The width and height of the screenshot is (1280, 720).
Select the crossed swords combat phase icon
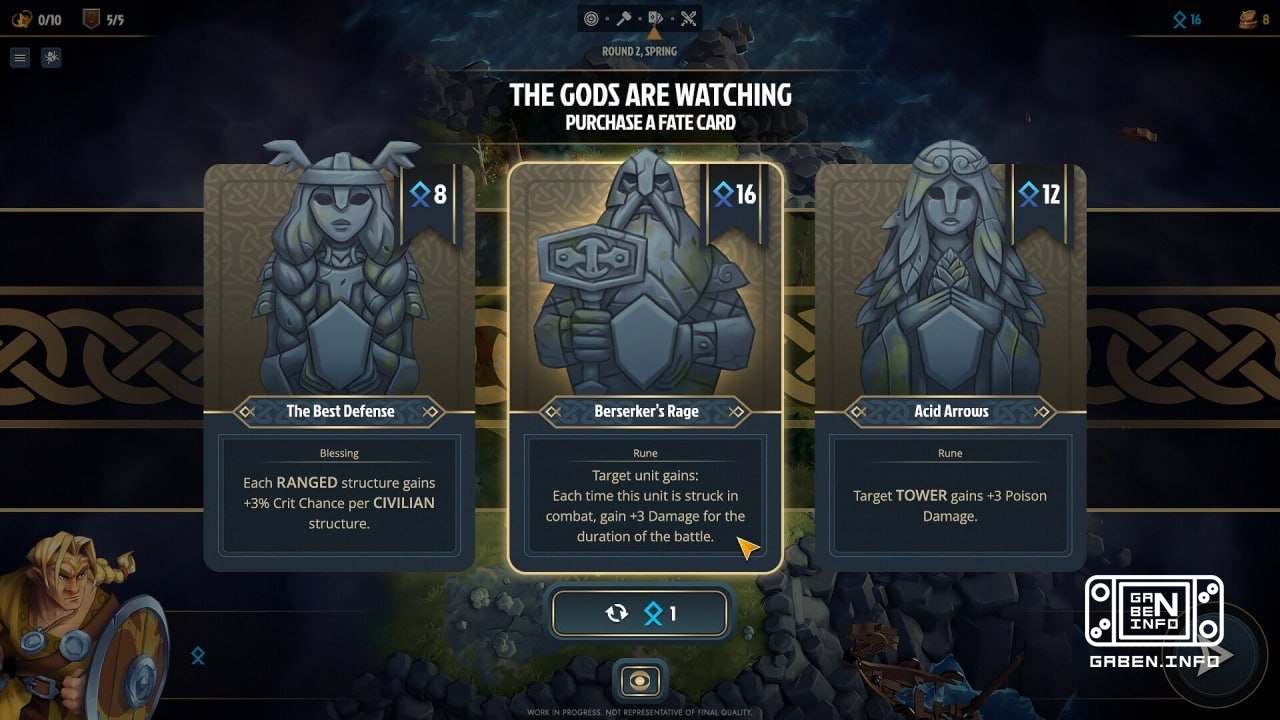coord(689,17)
